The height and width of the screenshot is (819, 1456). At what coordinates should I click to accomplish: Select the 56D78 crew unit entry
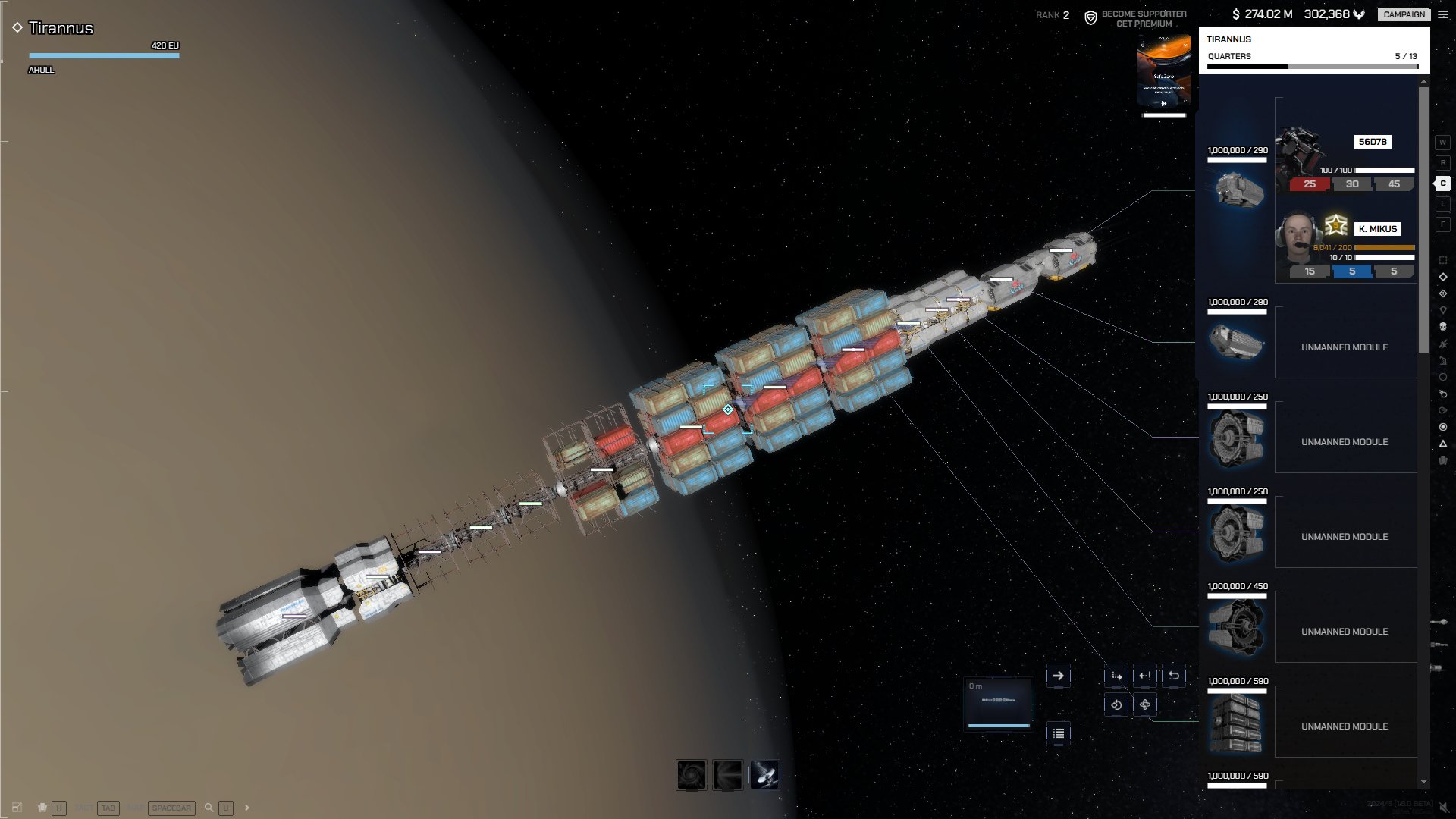click(x=1372, y=142)
